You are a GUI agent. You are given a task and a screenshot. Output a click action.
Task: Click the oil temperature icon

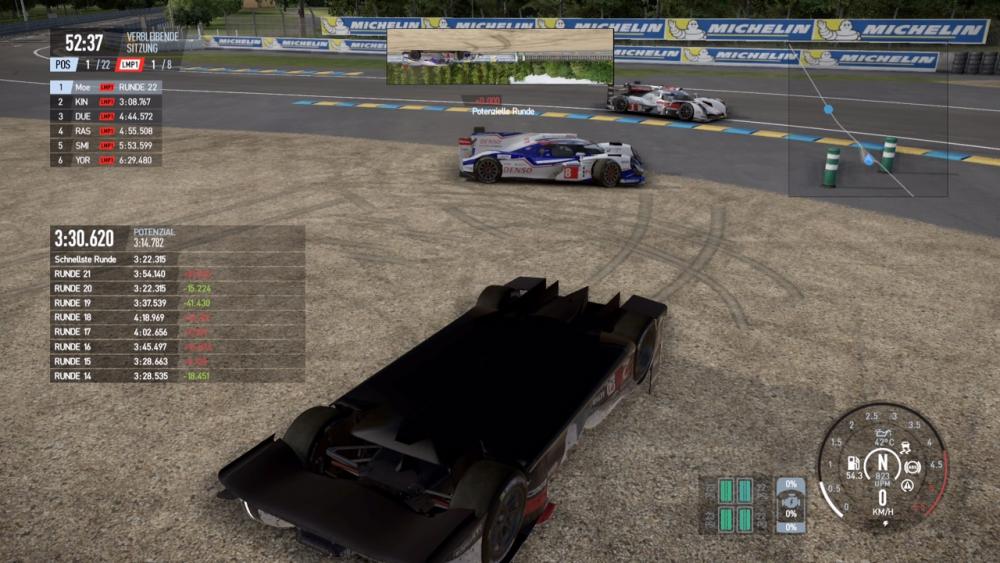pyautogui.click(x=883, y=433)
